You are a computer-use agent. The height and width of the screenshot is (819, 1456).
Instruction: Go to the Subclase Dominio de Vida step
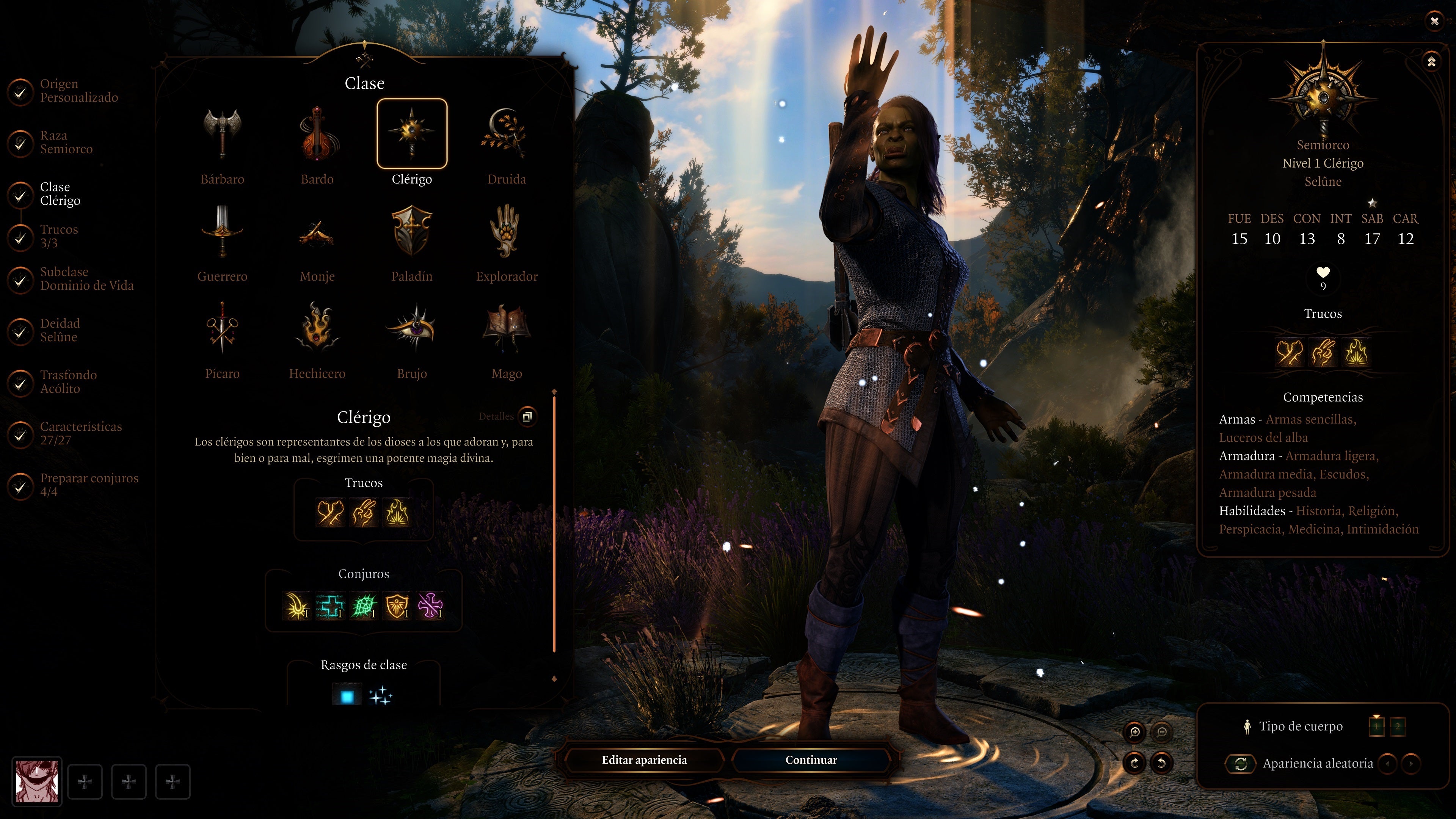[x=86, y=279]
